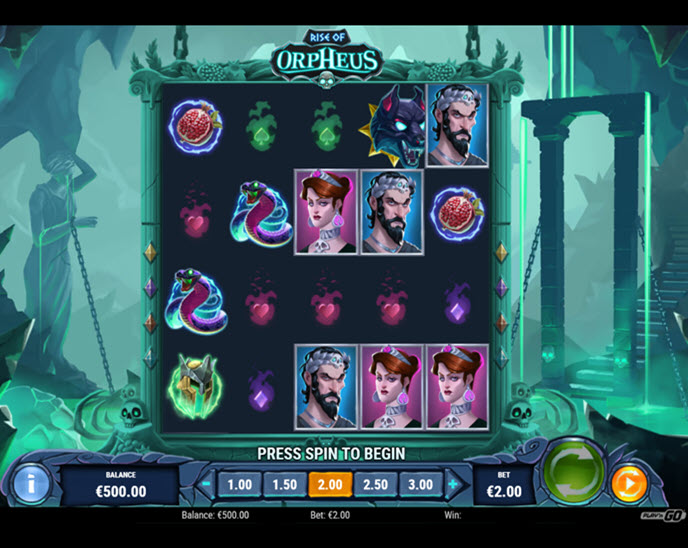Set the bet to 2.50
The height and width of the screenshot is (548, 688).
[375, 485]
